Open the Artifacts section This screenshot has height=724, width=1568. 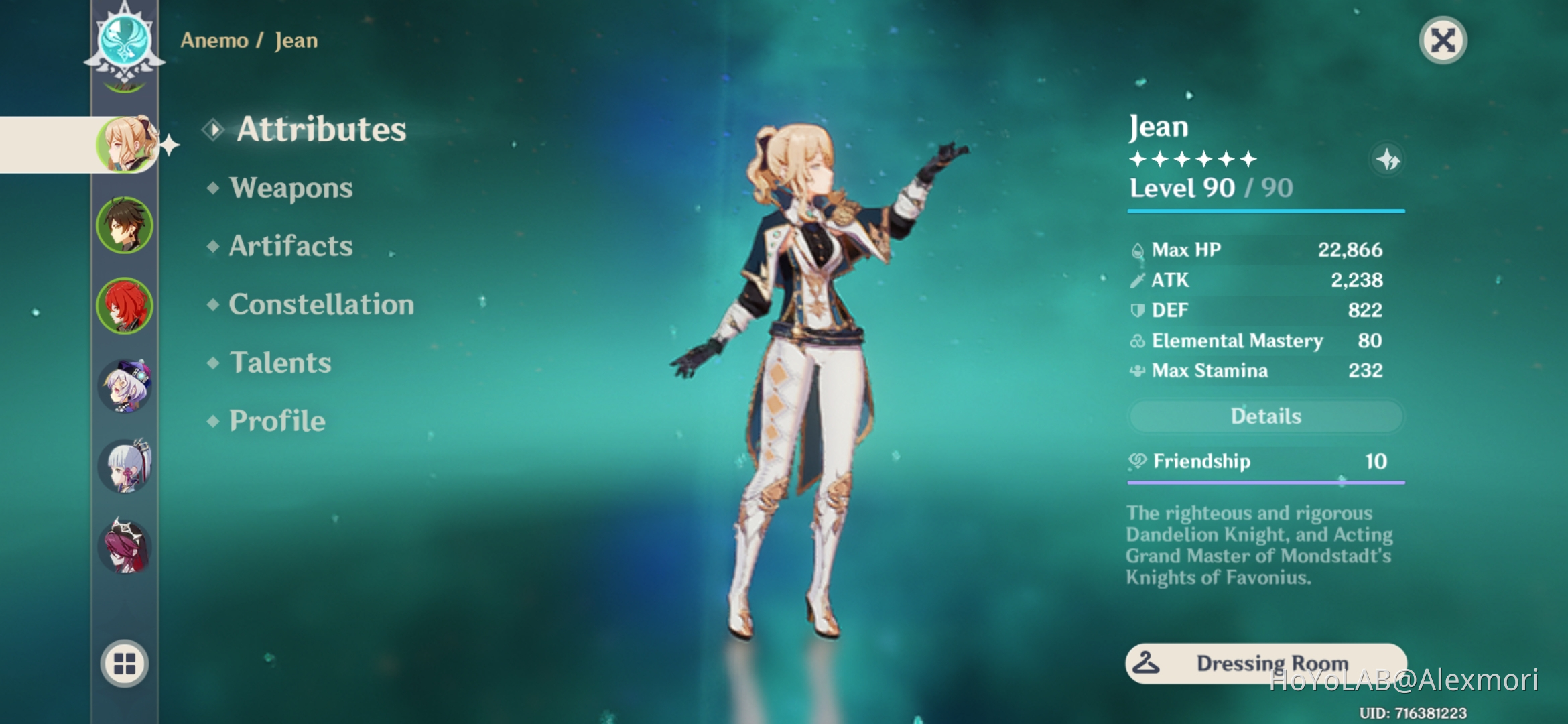pos(289,247)
